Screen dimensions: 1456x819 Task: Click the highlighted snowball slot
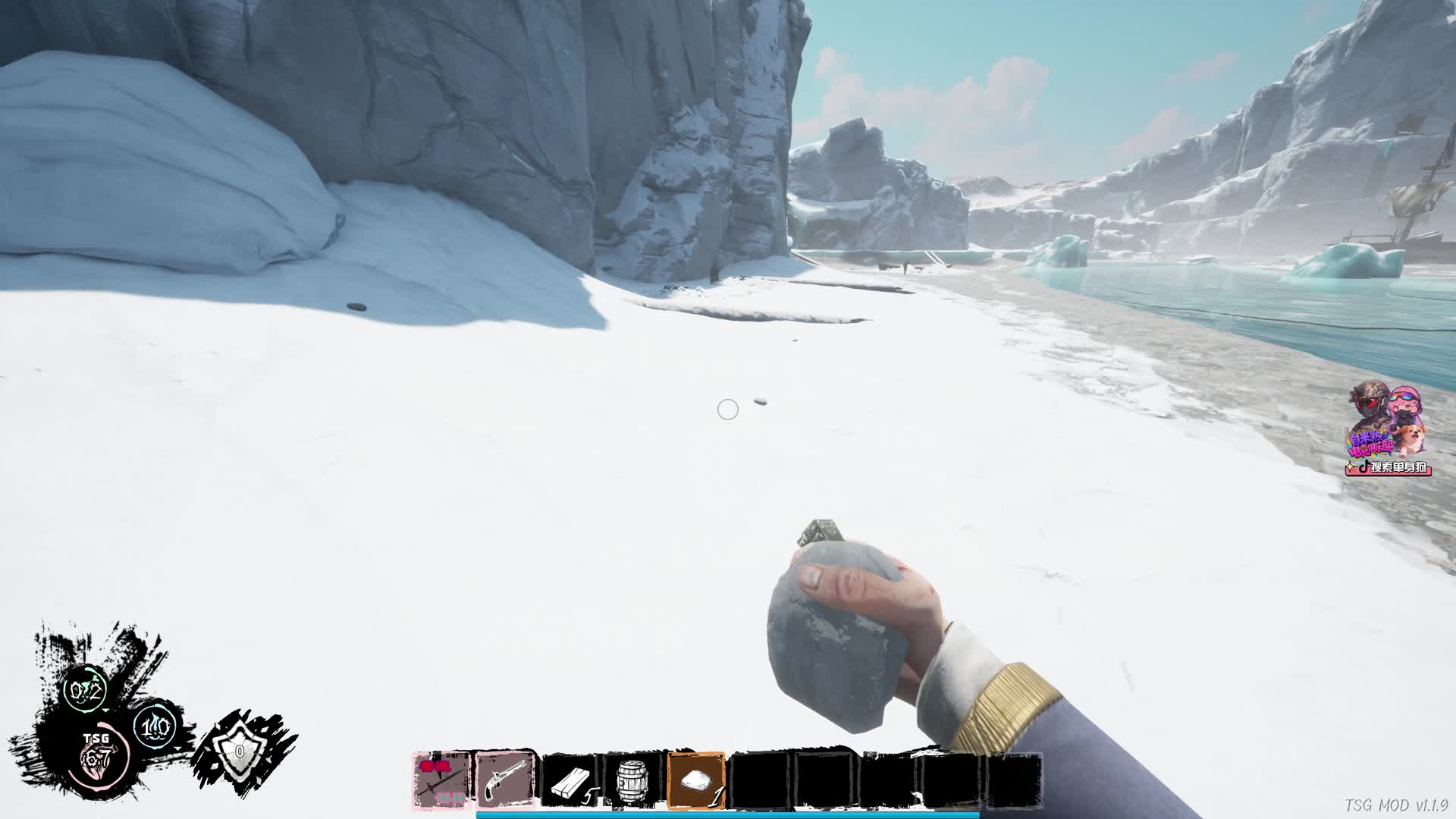click(x=696, y=781)
